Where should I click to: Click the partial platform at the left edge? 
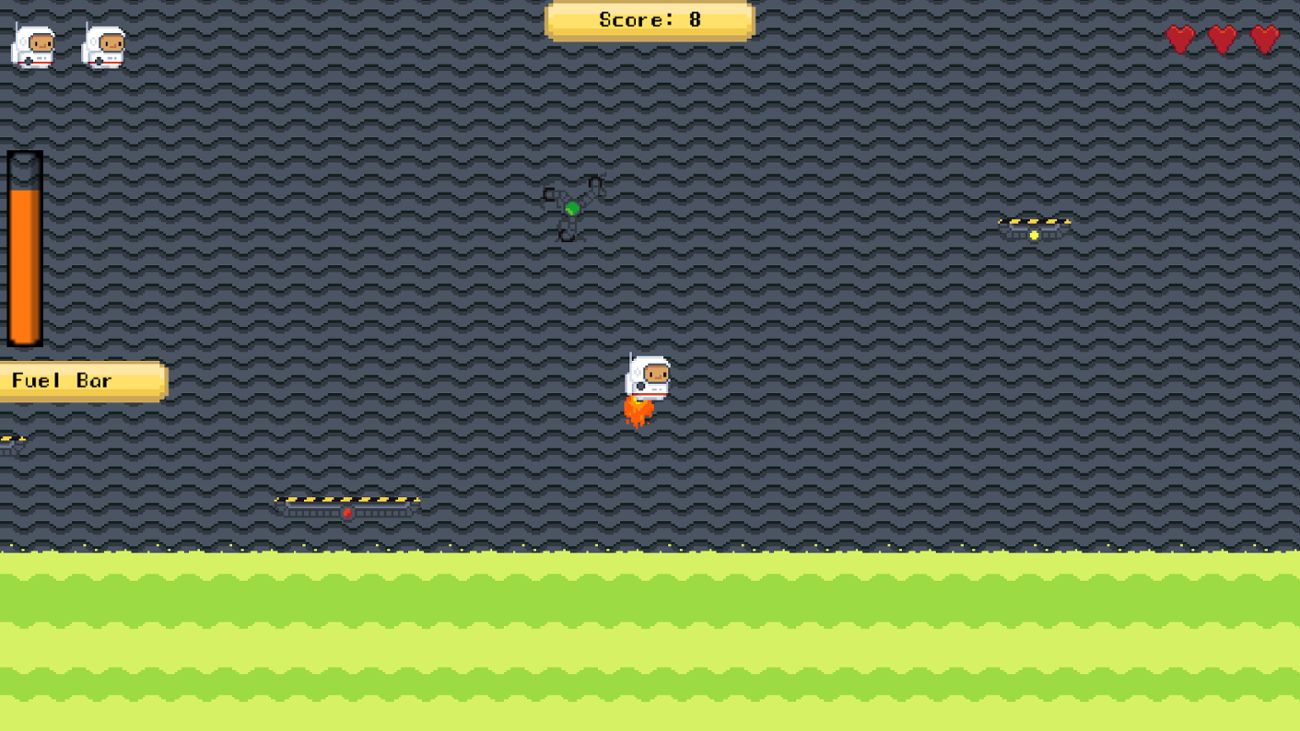click(12, 438)
